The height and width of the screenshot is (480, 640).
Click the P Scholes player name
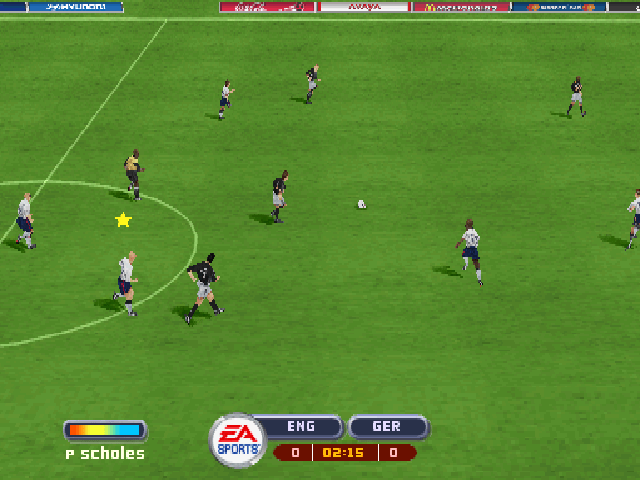tap(105, 454)
